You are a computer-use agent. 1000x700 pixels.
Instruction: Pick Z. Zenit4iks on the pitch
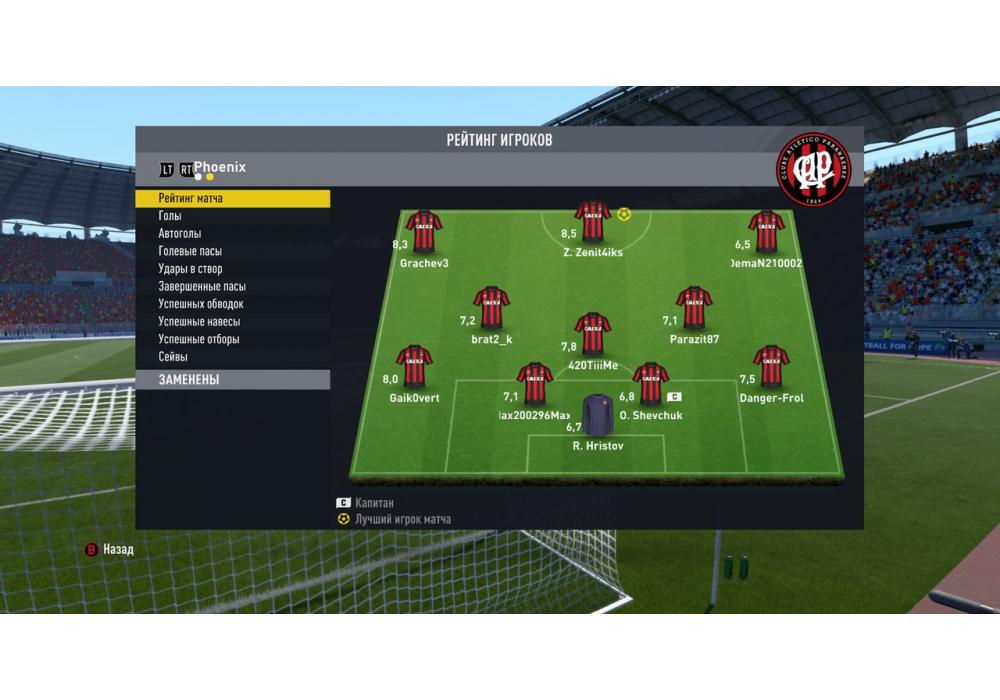pos(593,221)
